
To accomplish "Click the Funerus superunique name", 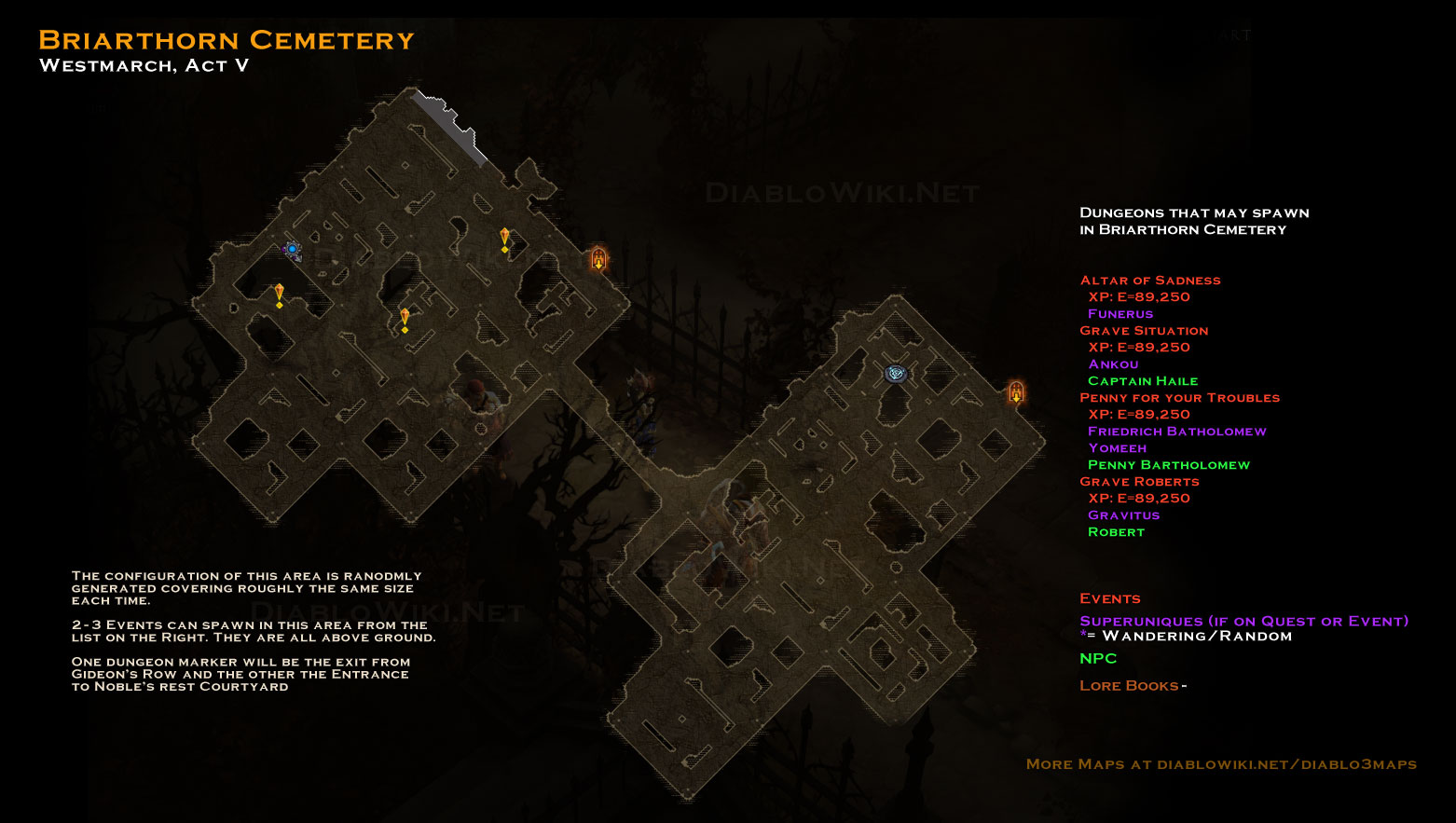I will pyautogui.click(x=1119, y=314).
